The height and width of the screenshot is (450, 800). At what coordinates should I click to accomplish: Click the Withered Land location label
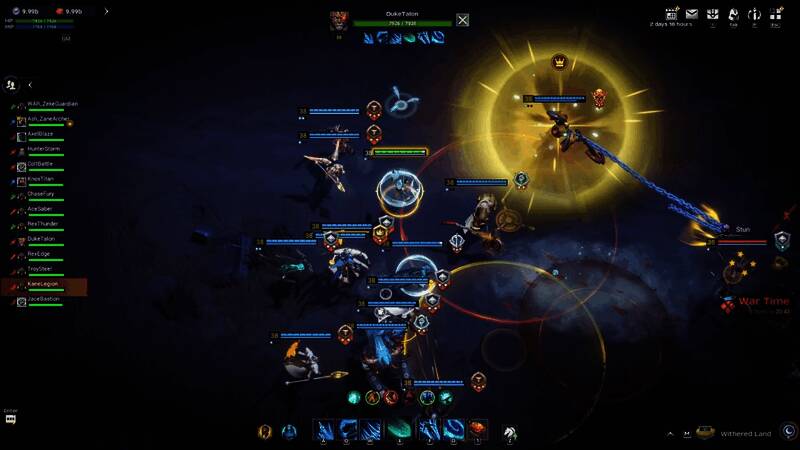tap(745, 432)
